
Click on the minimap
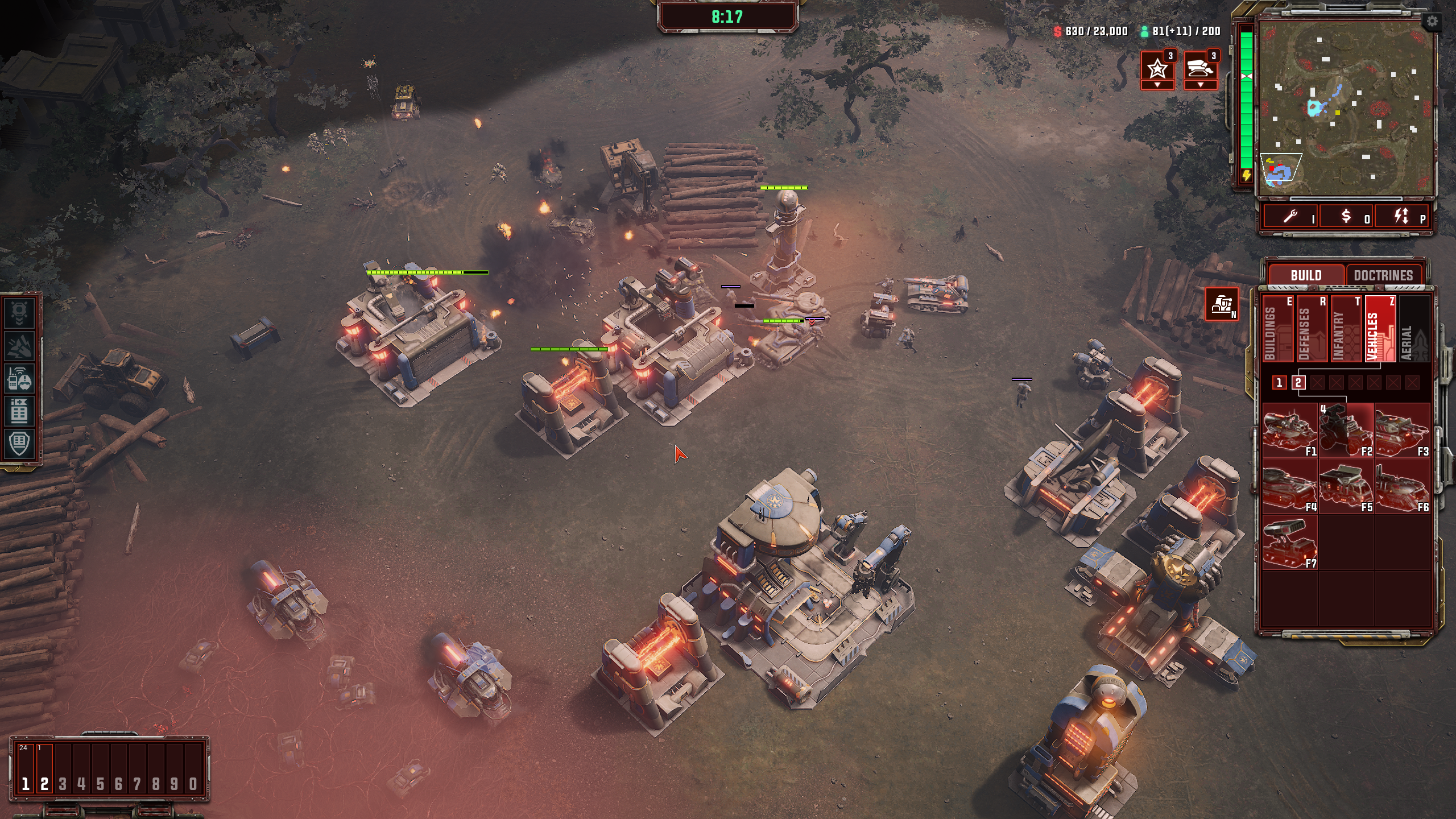[x=1345, y=108]
